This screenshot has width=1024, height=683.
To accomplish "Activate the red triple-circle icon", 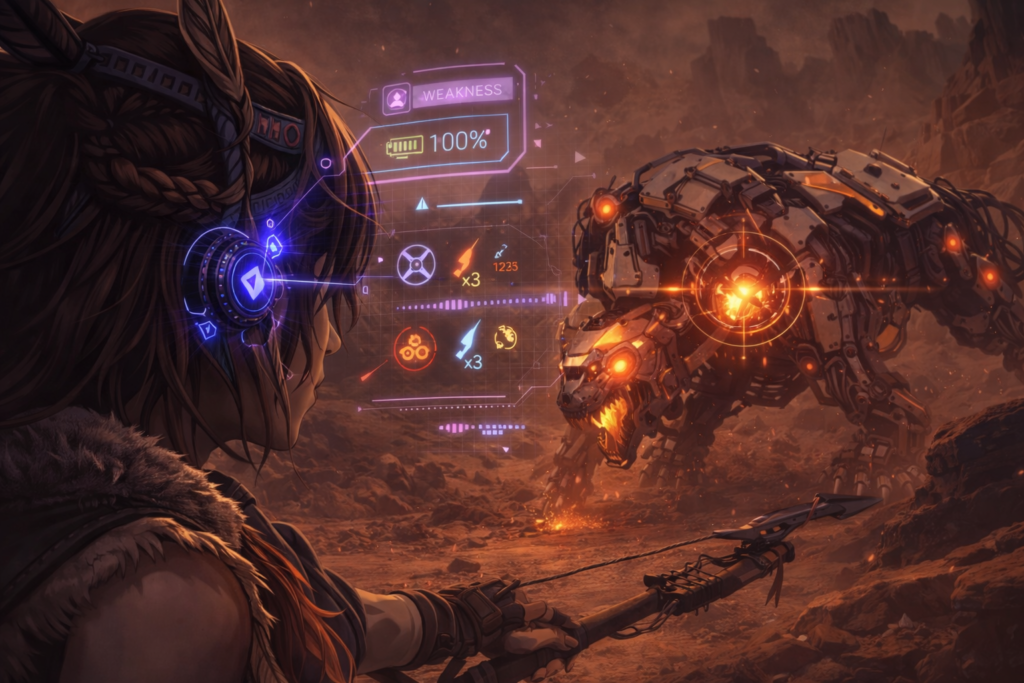I will point(414,347).
